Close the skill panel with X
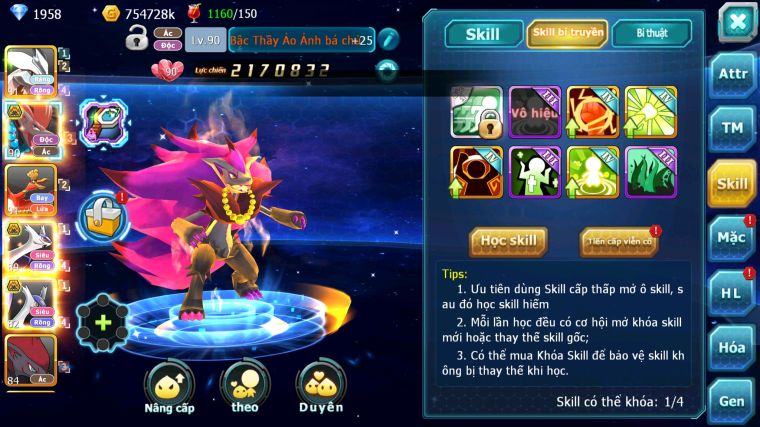This screenshot has height=427, width=760. tap(737, 21)
